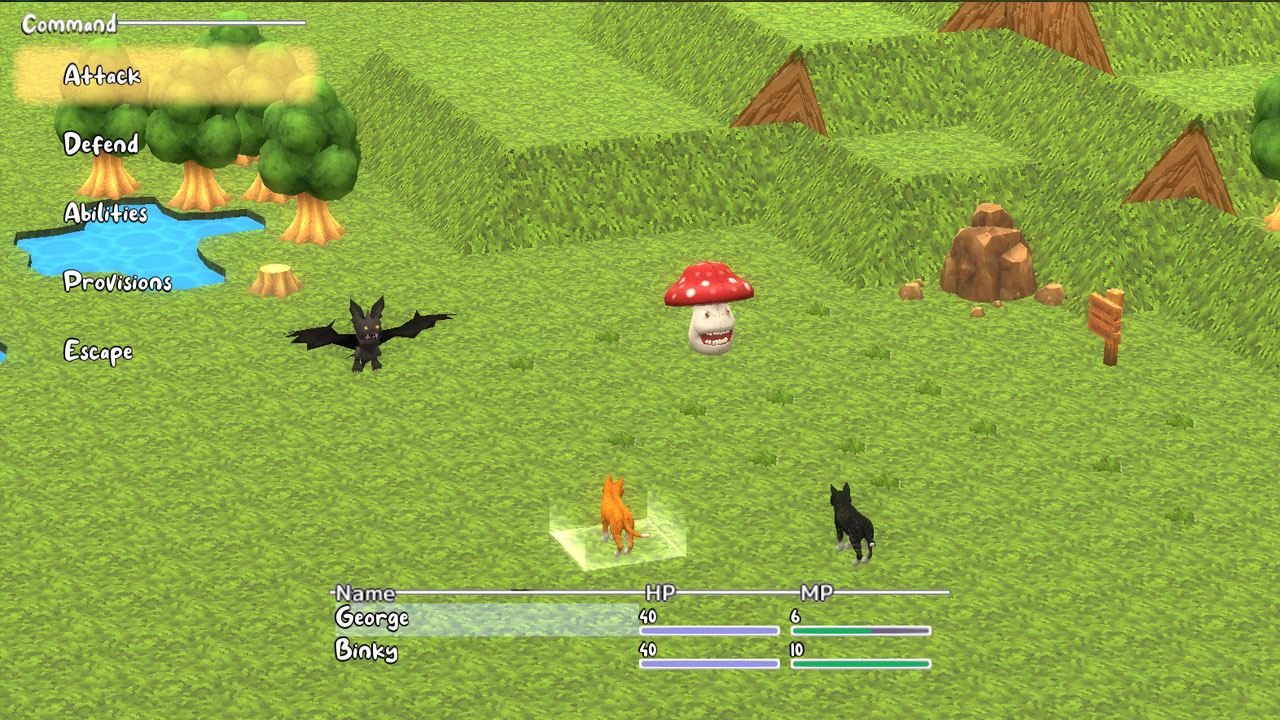Open the Abilities menu
This screenshot has width=1280, height=720.
[x=105, y=213]
